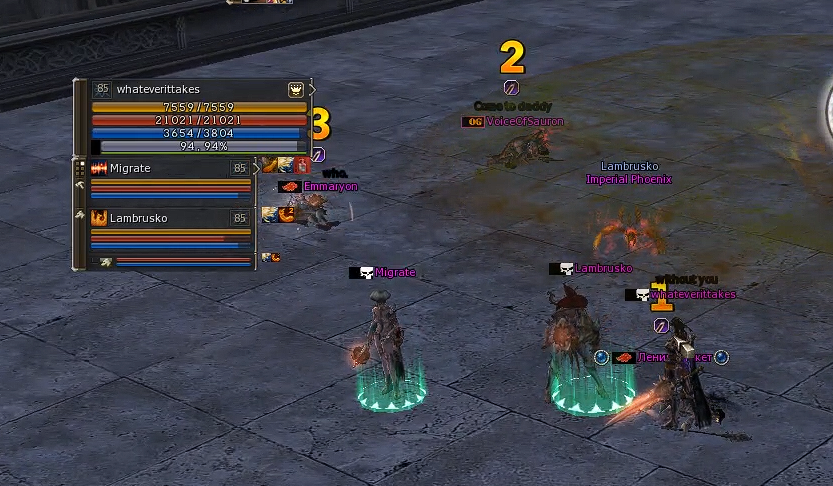Target the Imperial Phoenix name plate
The width and height of the screenshot is (833, 486).
pos(628,180)
